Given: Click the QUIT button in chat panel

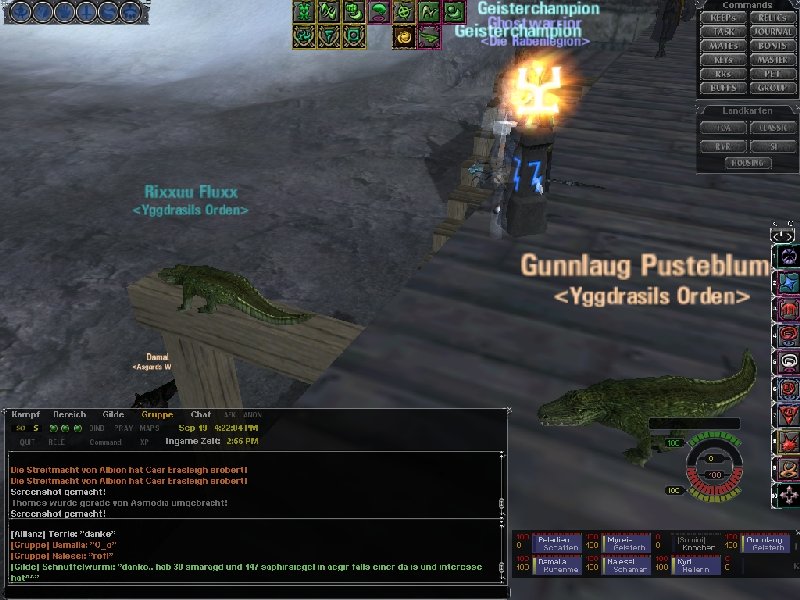Looking at the screenshot, I should click(27, 441).
